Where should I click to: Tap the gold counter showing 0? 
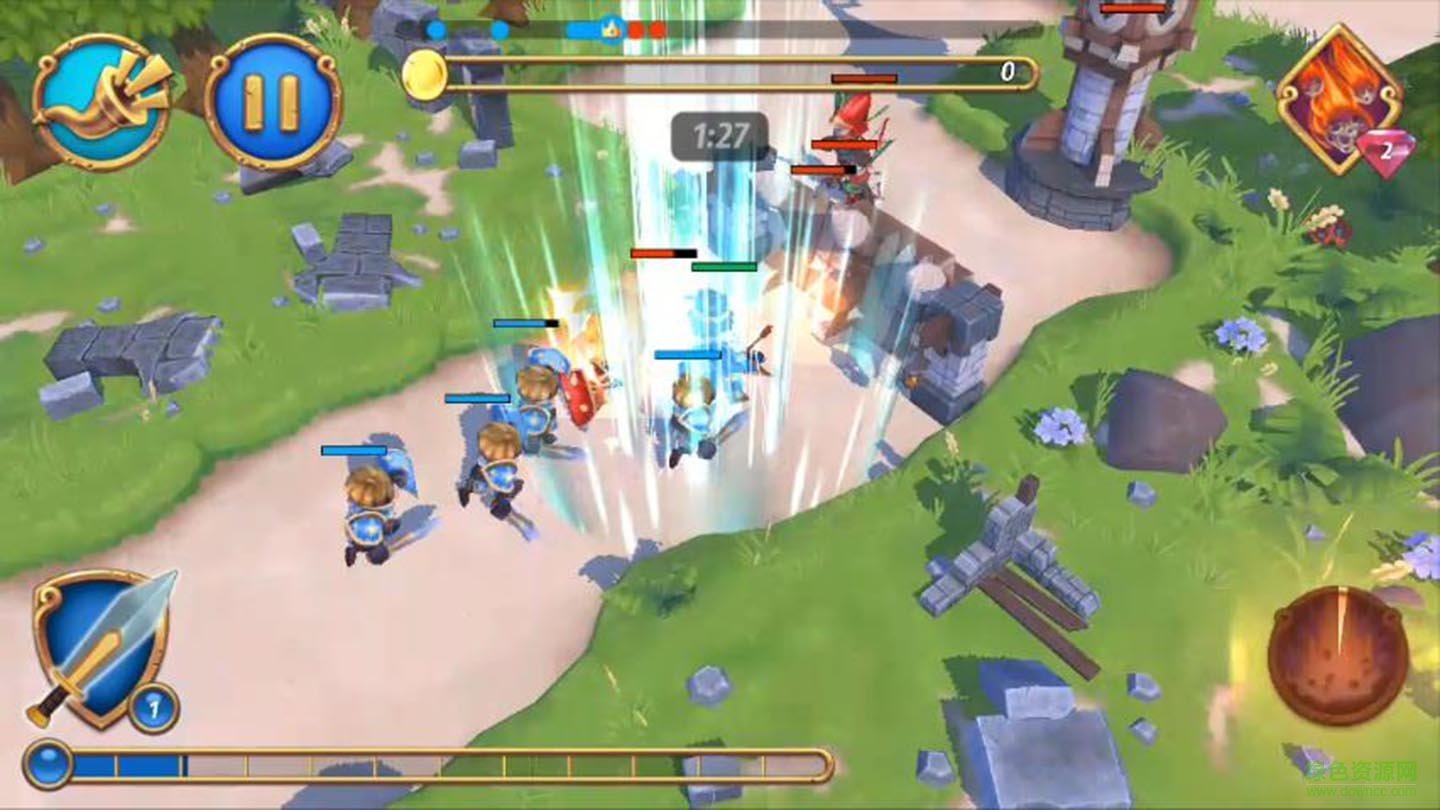pyautogui.click(x=1007, y=71)
